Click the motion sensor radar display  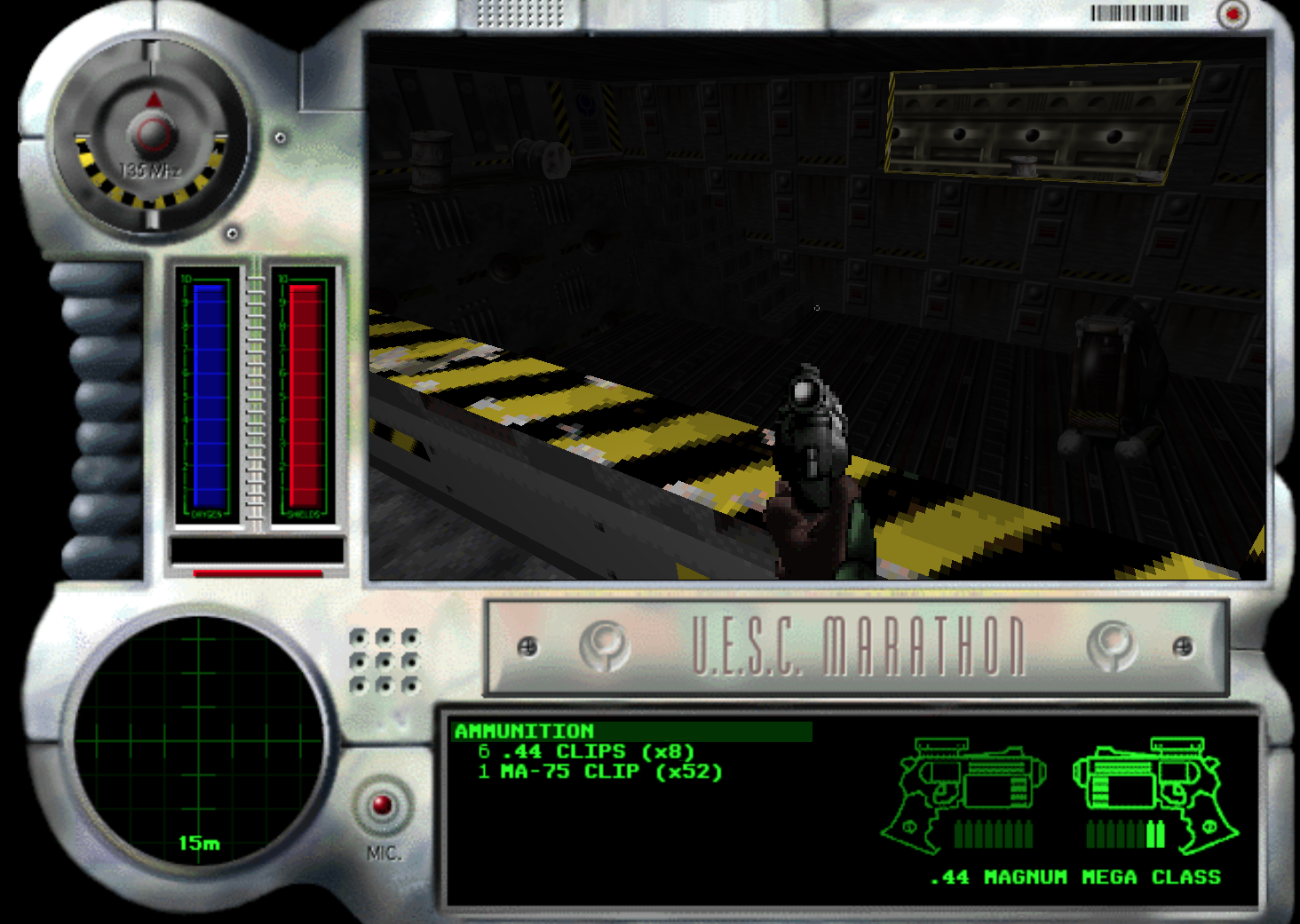point(198,742)
